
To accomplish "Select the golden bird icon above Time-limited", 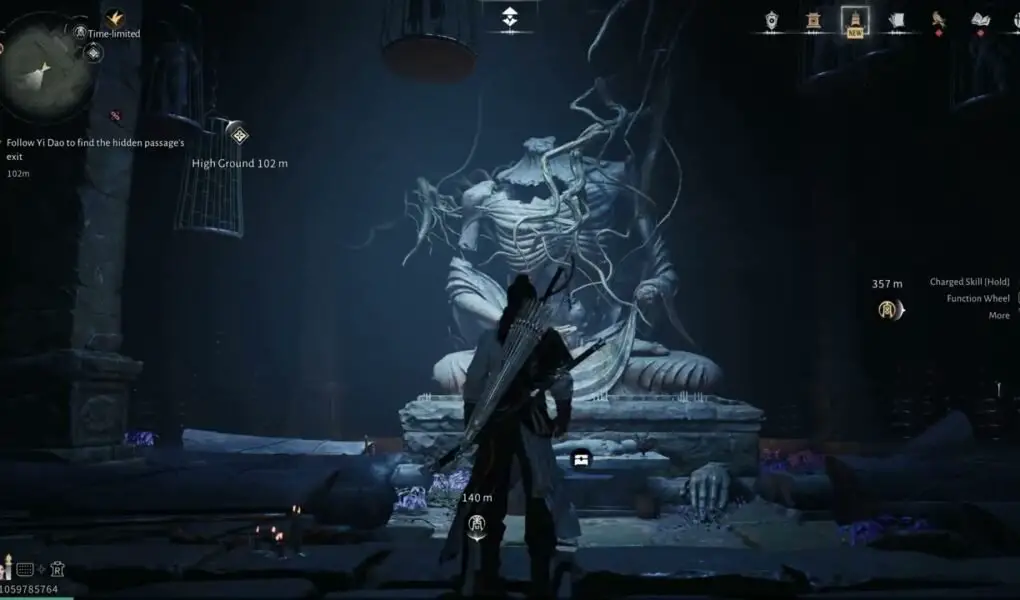I will (x=115, y=17).
